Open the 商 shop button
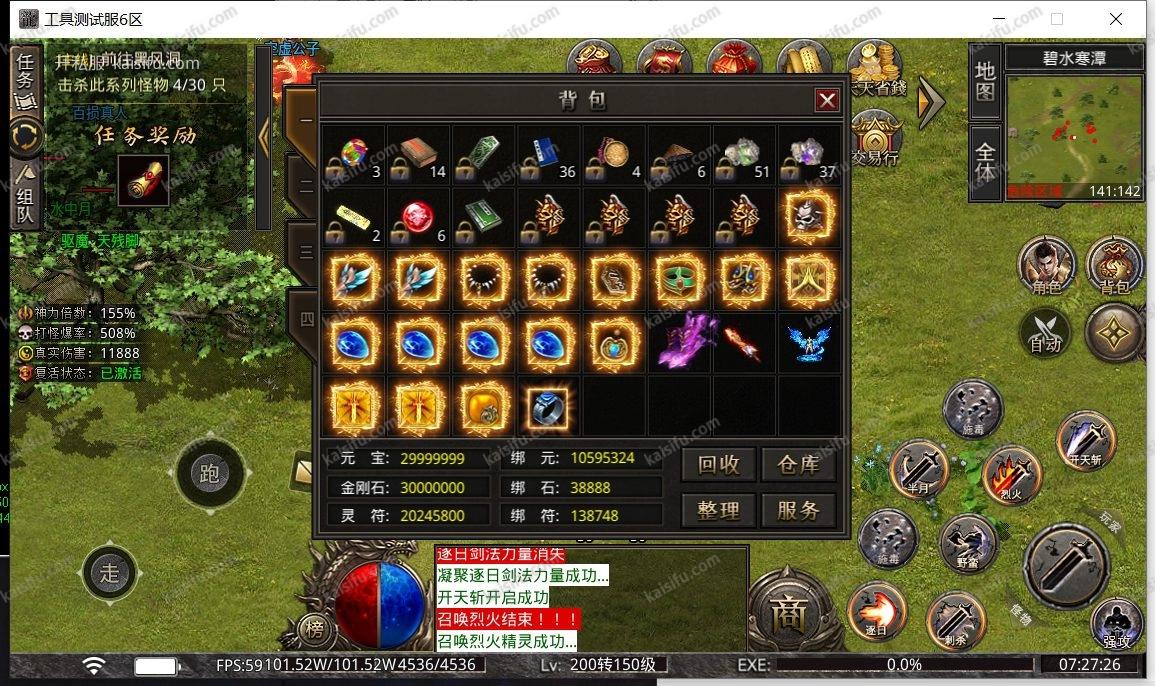The image size is (1155, 686). [787, 614]
